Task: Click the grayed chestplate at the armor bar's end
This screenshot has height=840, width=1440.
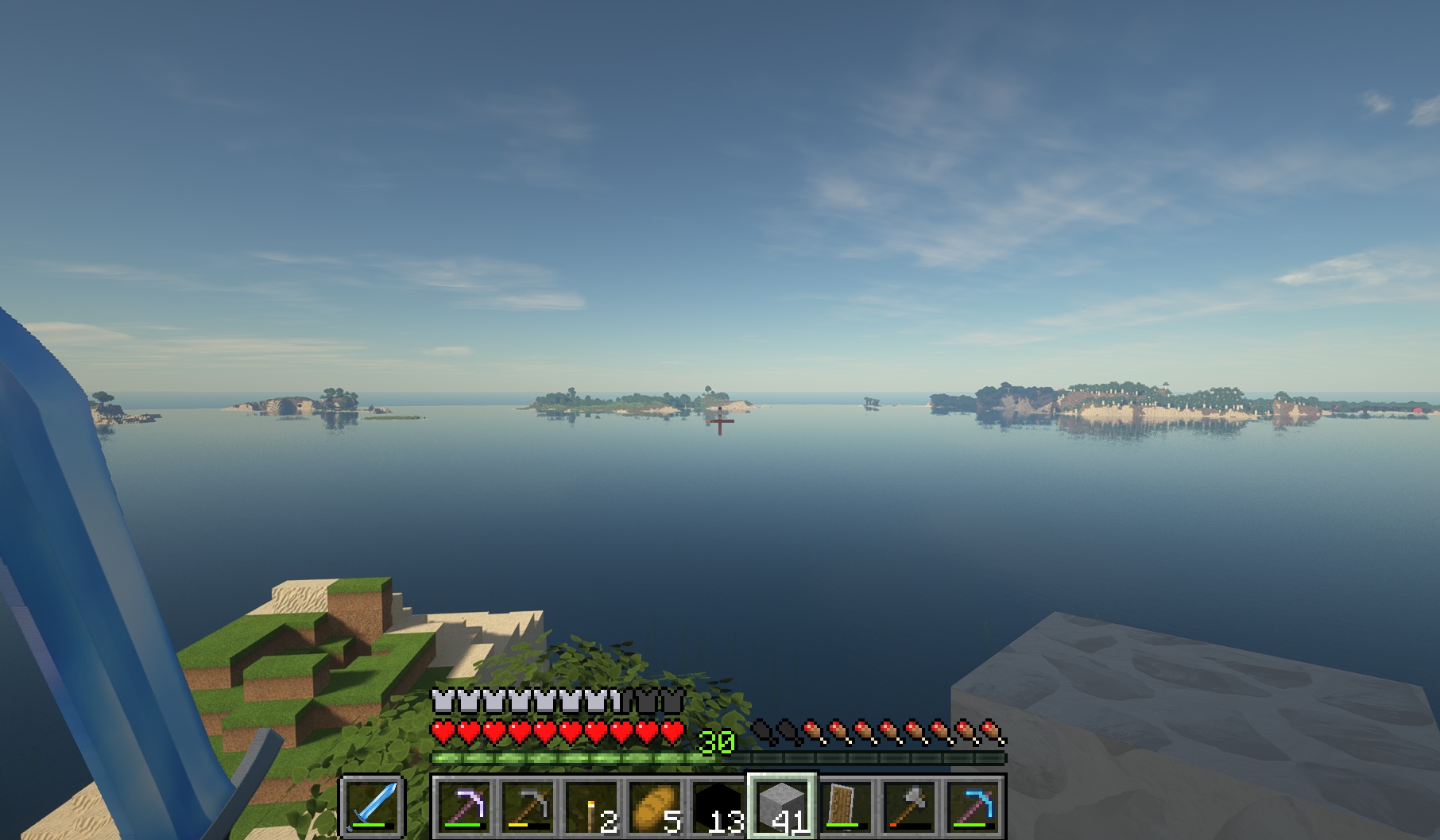Action: 672,701
